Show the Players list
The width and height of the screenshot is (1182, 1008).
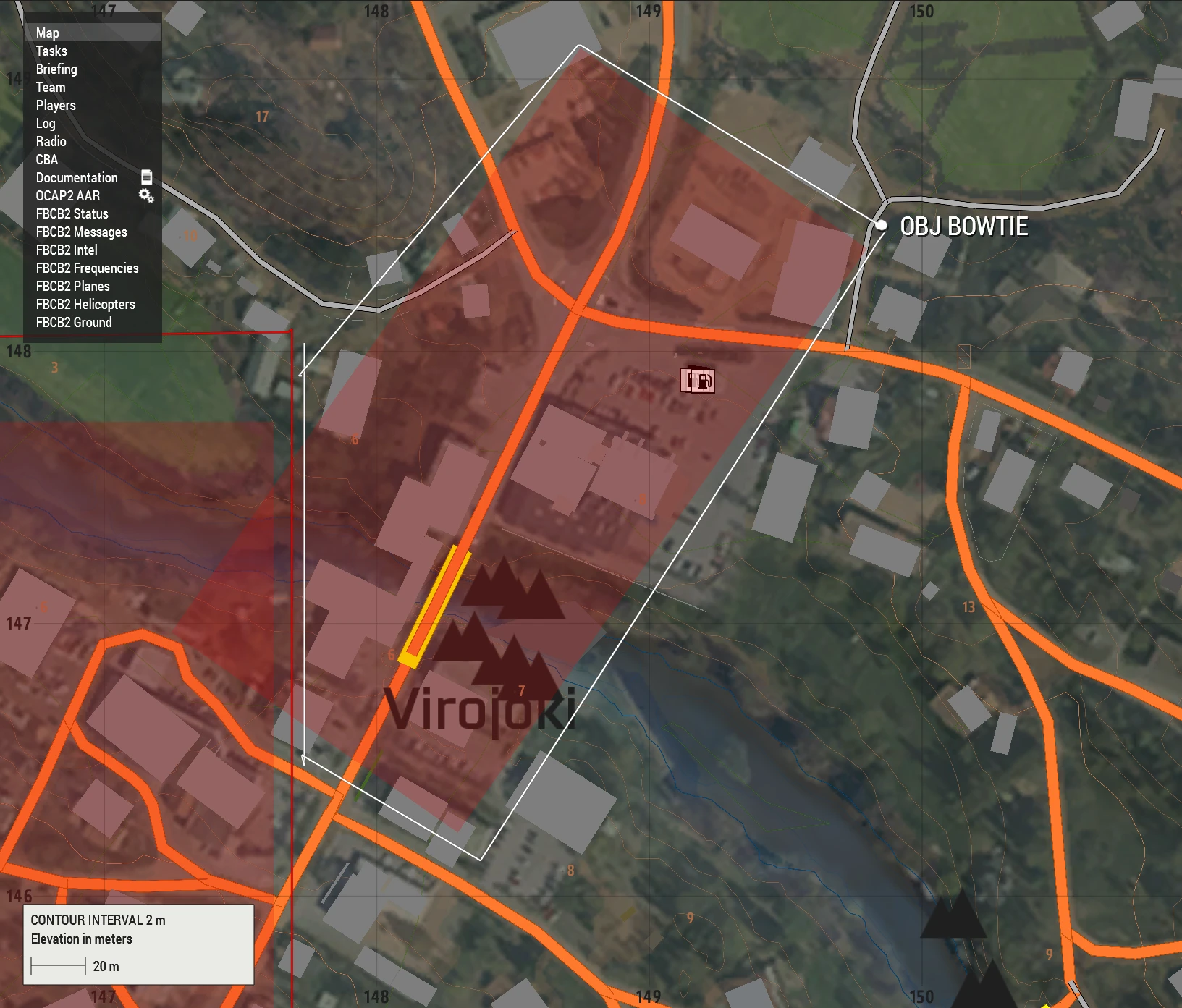(x=54, y=105)
